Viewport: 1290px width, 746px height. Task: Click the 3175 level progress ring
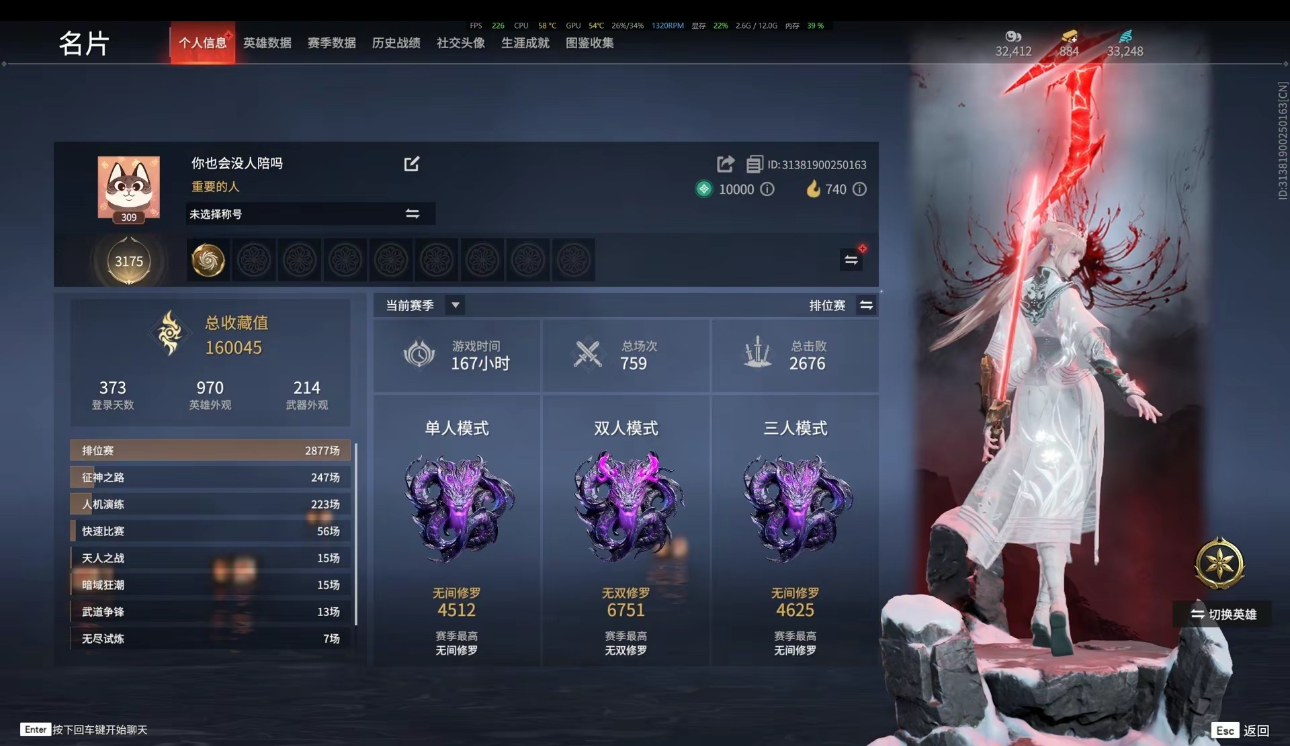tap(129, 260)
